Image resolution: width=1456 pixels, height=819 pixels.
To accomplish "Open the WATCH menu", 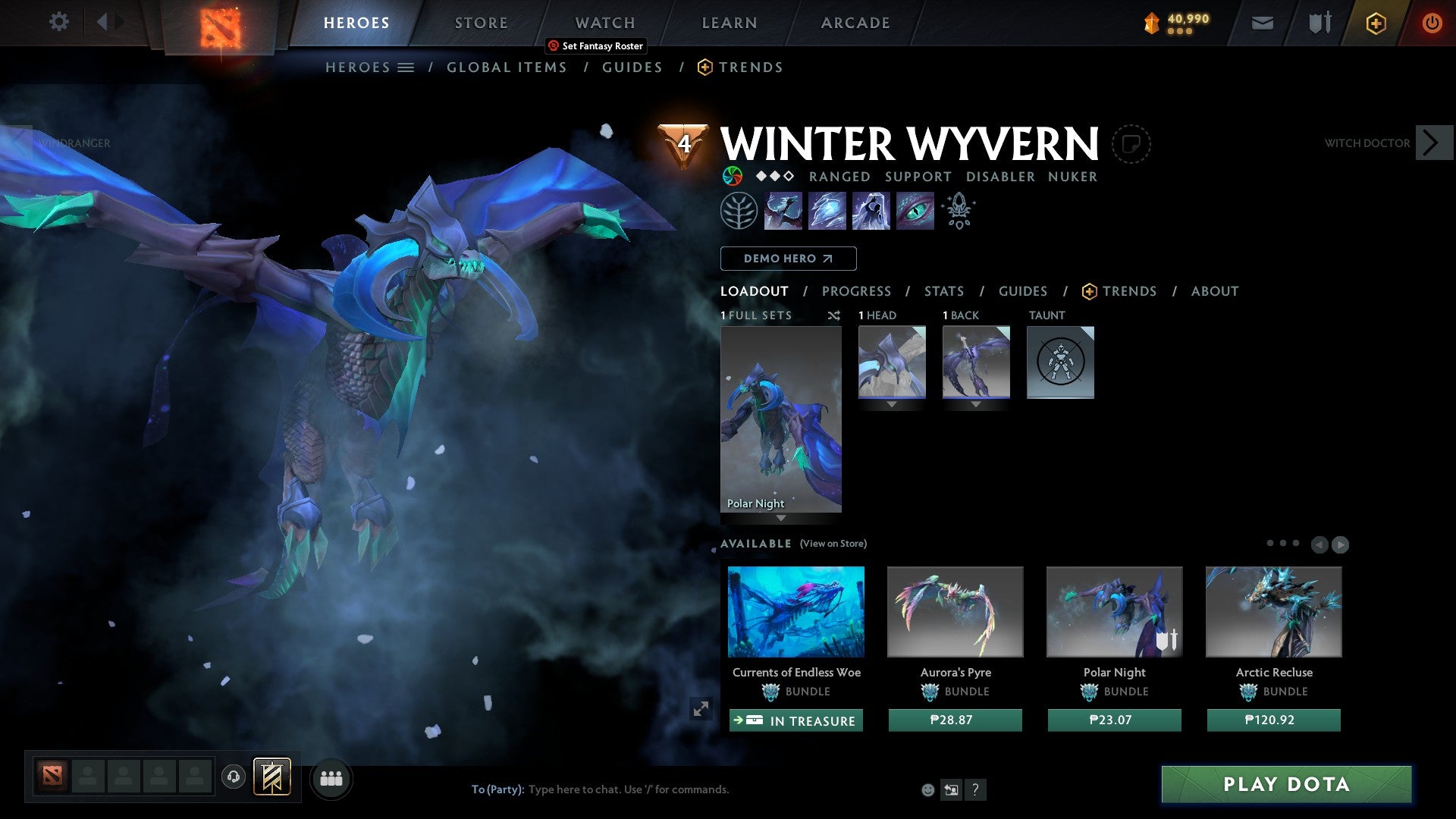I will 604,23.
